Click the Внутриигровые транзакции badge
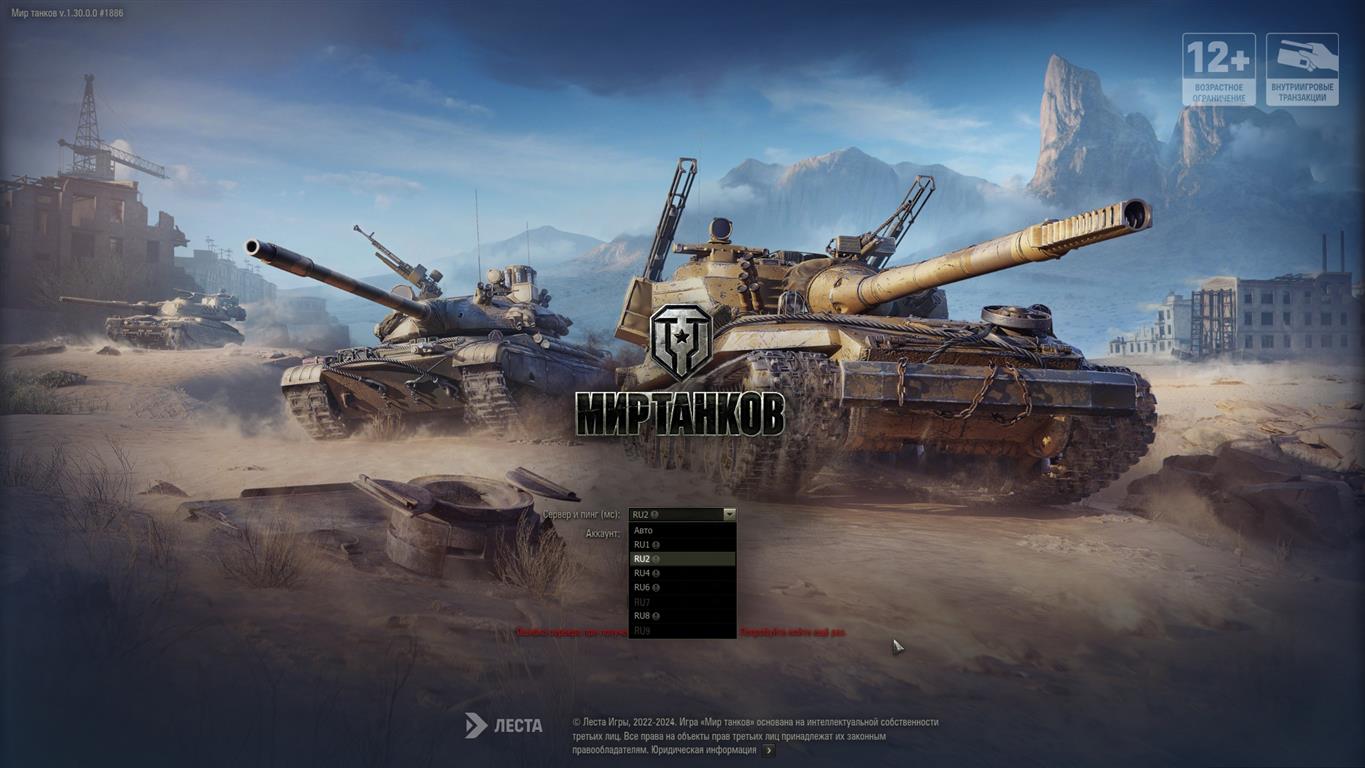The width and height of the screenshot is (1365, 768). click(x=1302, y=69)
